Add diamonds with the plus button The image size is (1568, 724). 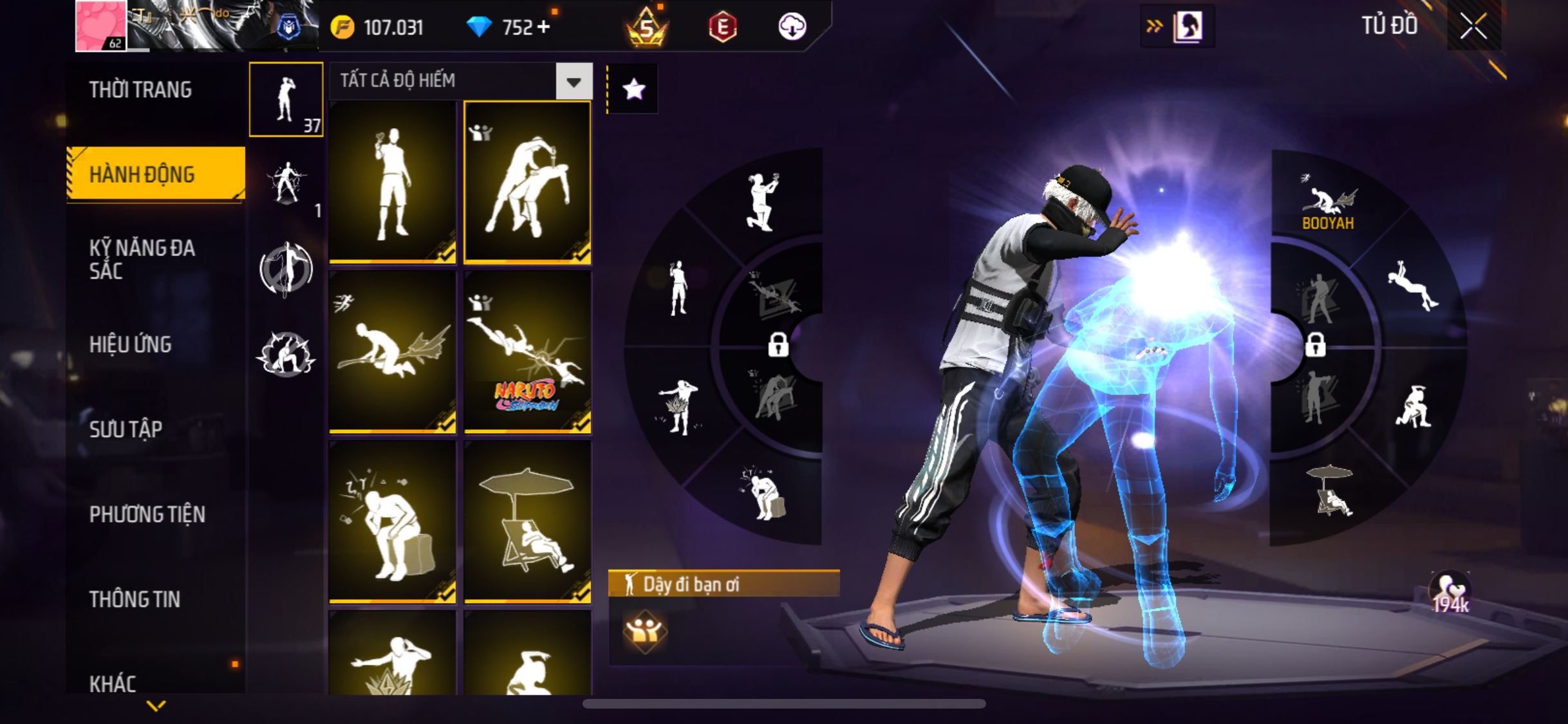(x=544, y=27)
